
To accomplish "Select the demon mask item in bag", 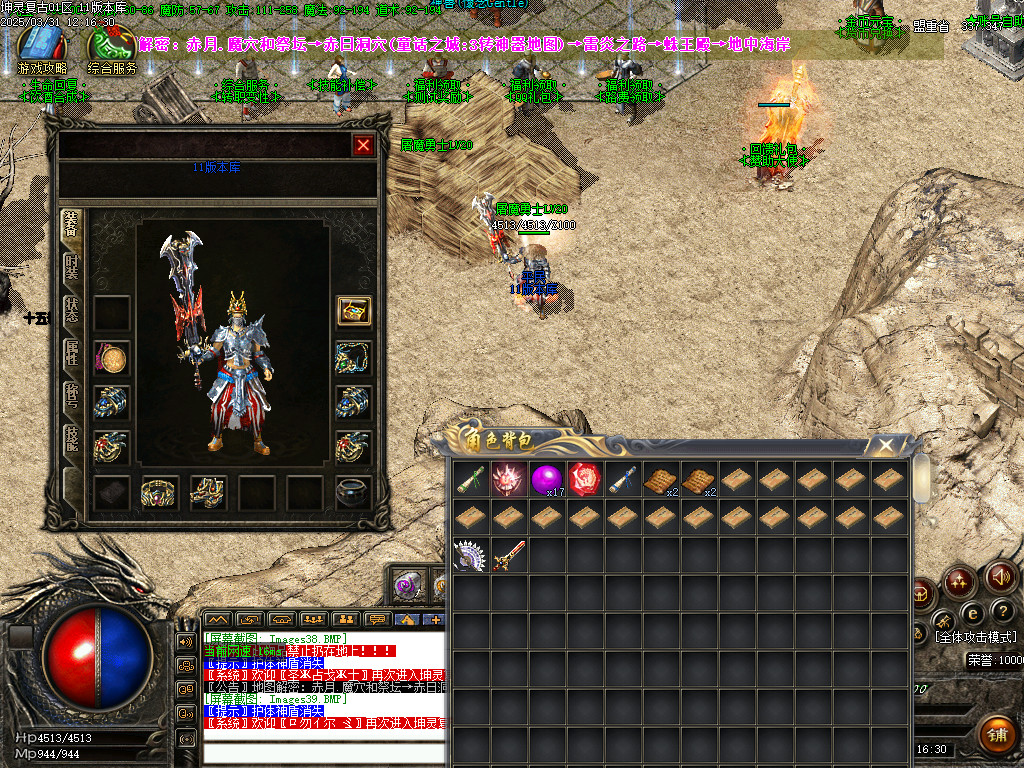I will click(508, 480).
